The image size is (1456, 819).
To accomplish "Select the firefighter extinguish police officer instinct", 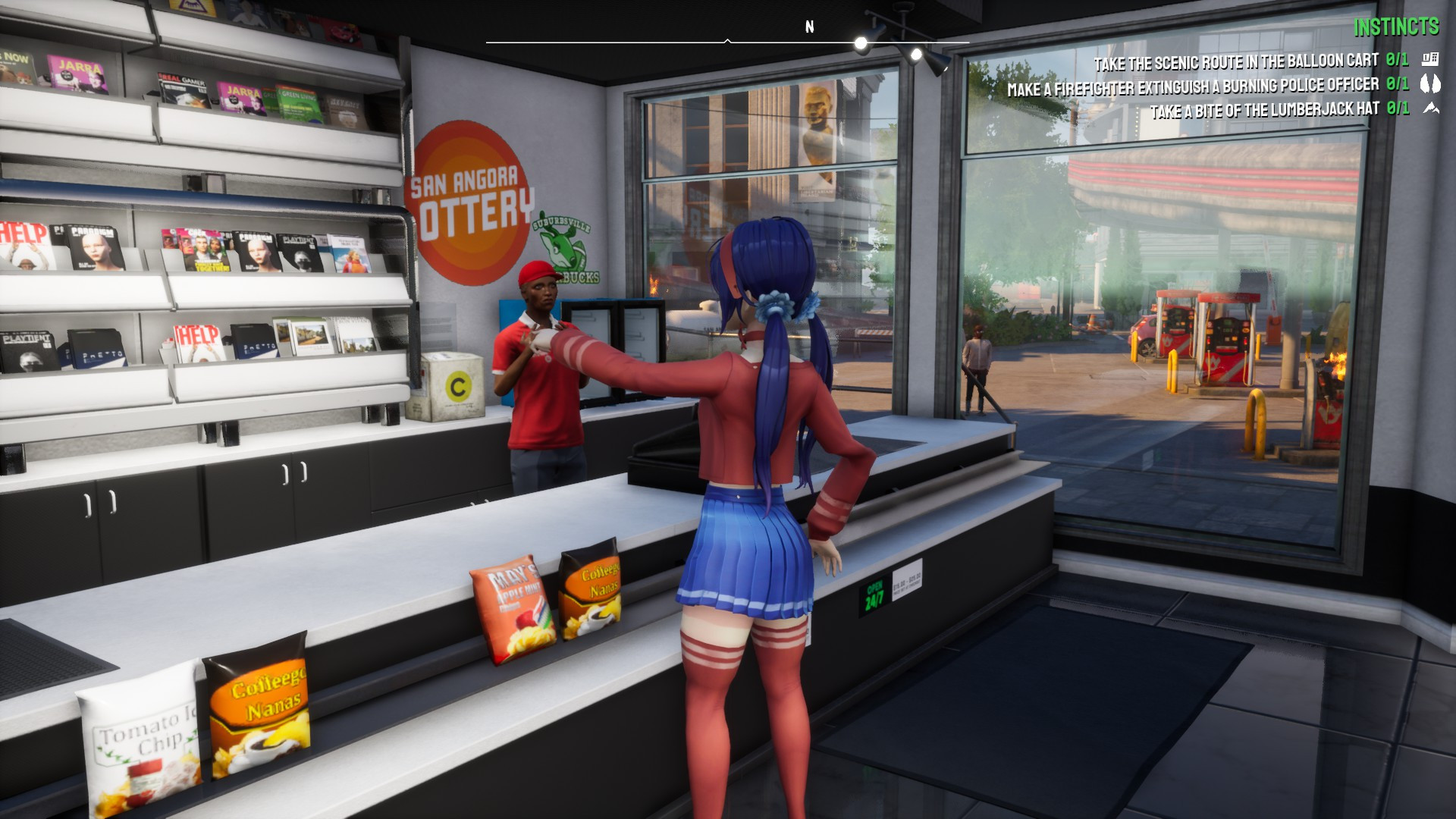I will (1192, 86).
